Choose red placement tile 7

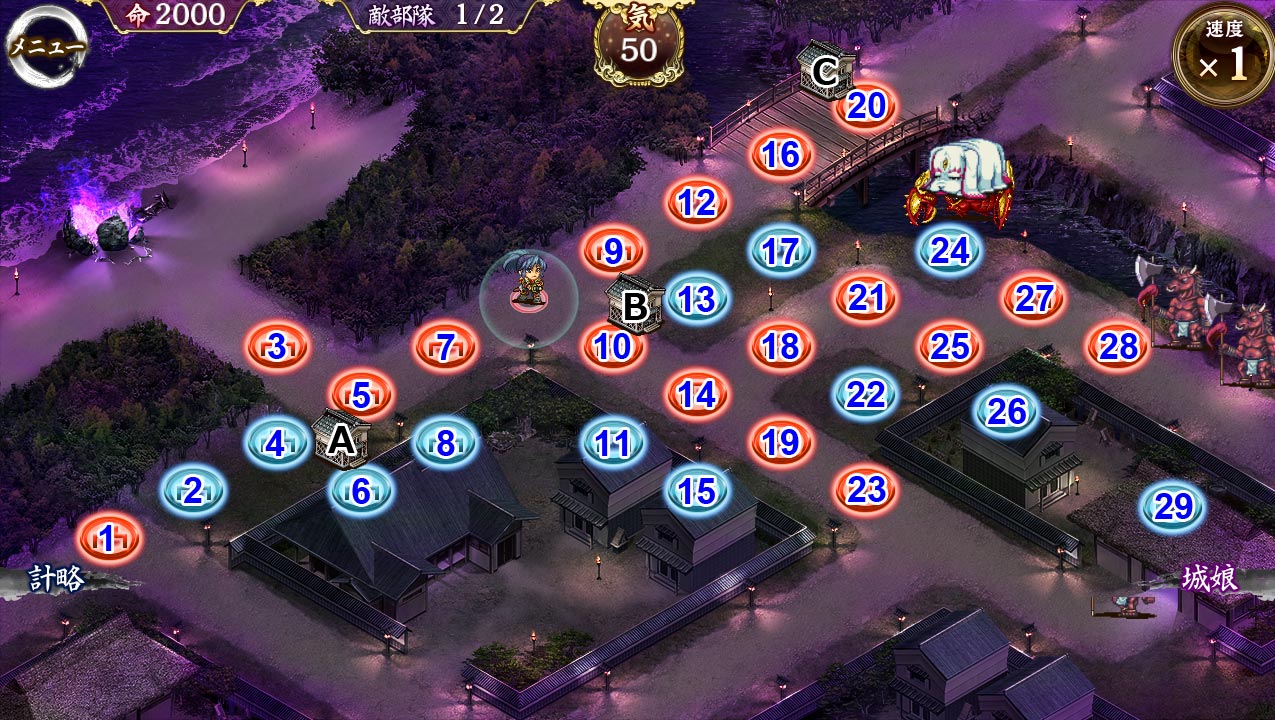[x=446, y=348]
